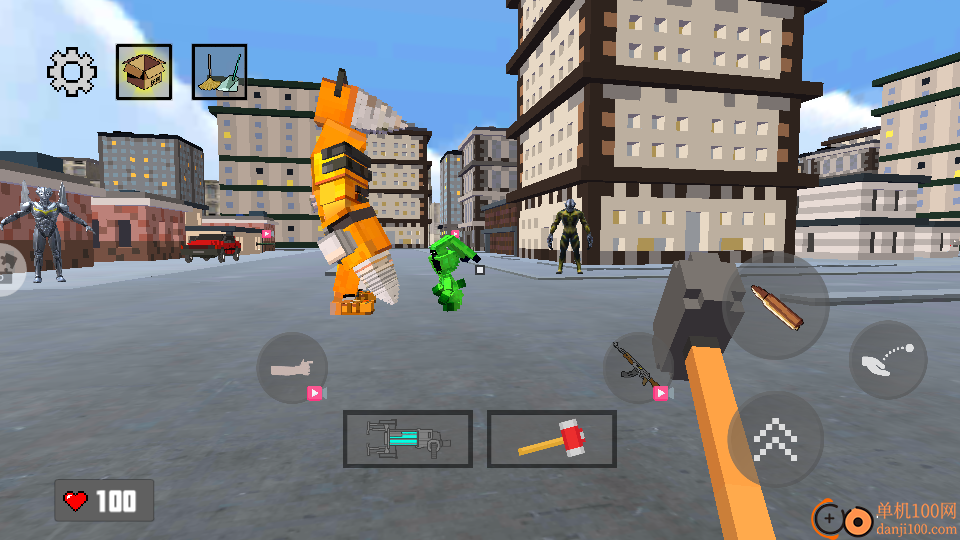Viewport: 960px width, 540px height.
Task: Select the red hammer hotbar slot
Action: 551,439
